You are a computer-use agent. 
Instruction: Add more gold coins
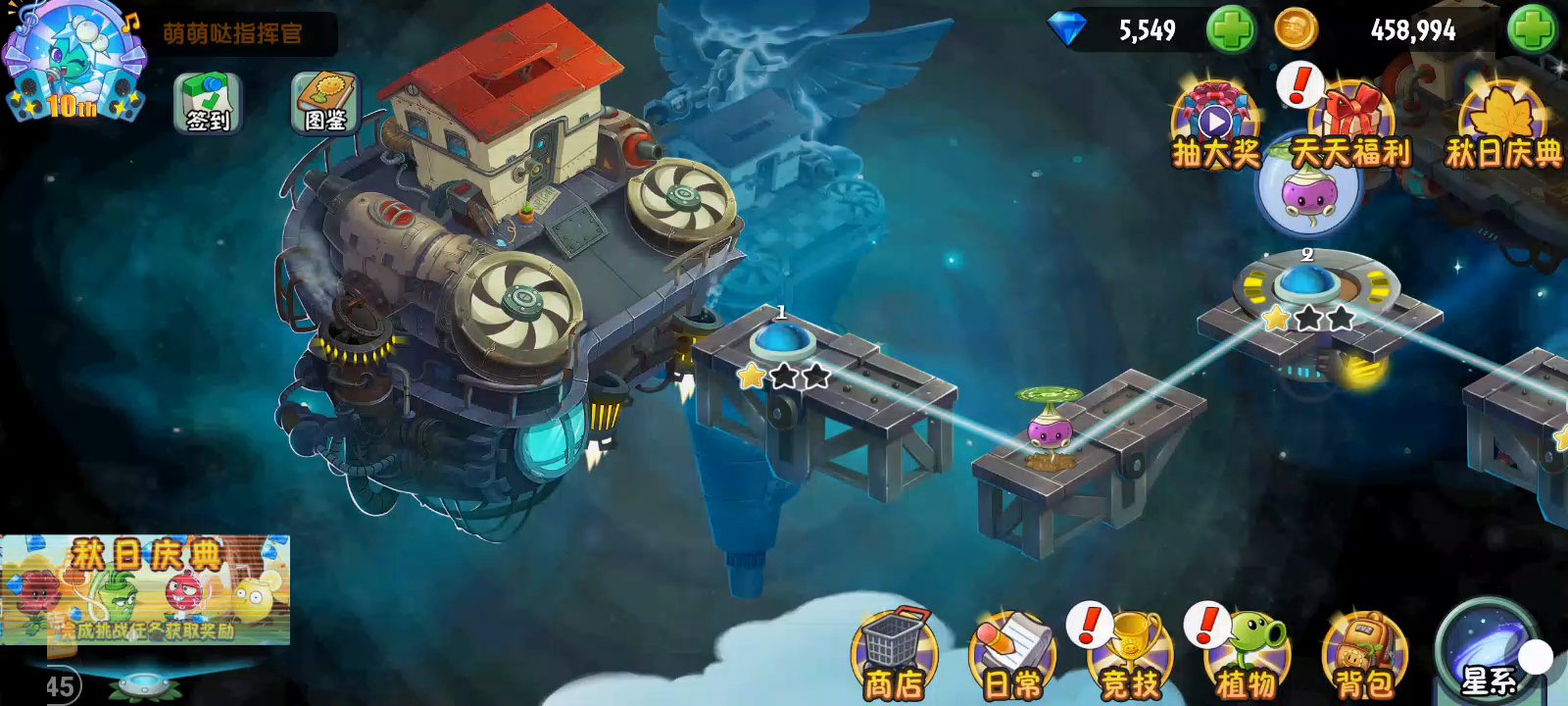pyautogui.click(x=1532, y=29)
